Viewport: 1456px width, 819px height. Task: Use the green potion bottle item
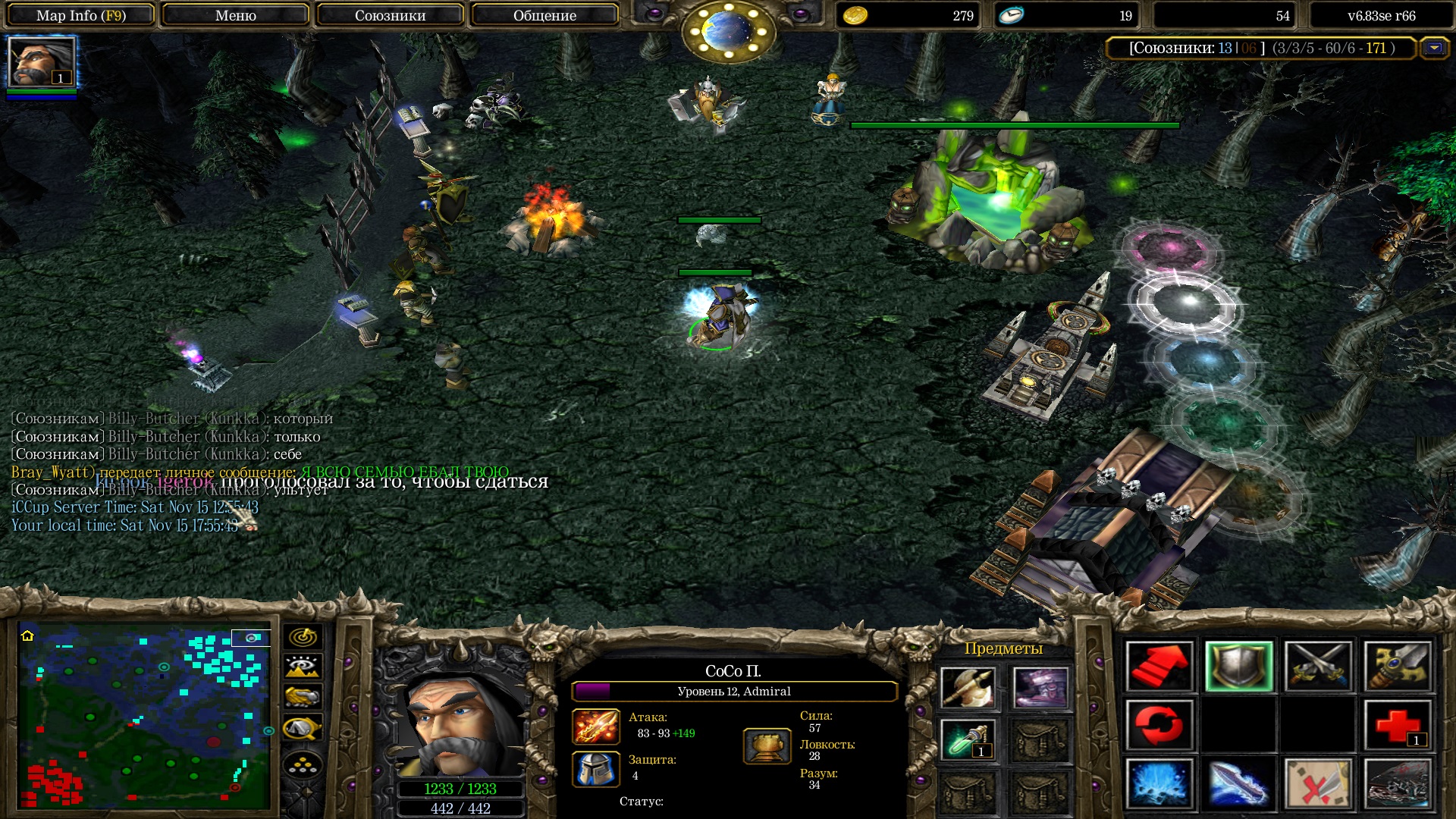point(968,739)
